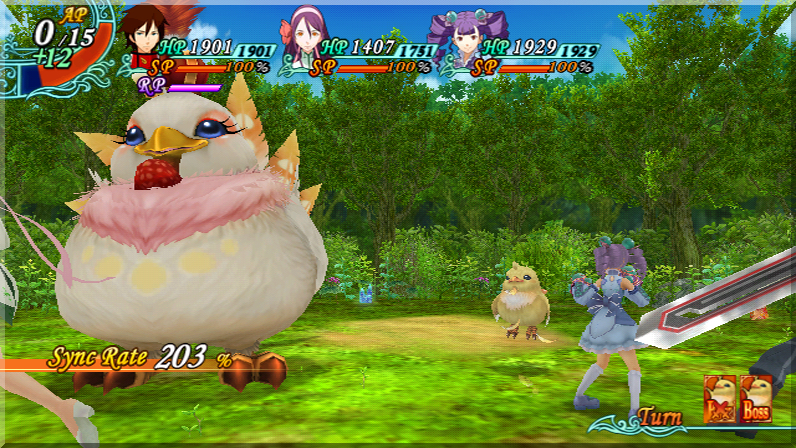Screen dimensions: 796x448
Task: Click the Boss turn order card
Action: click(x=756, y=396)
